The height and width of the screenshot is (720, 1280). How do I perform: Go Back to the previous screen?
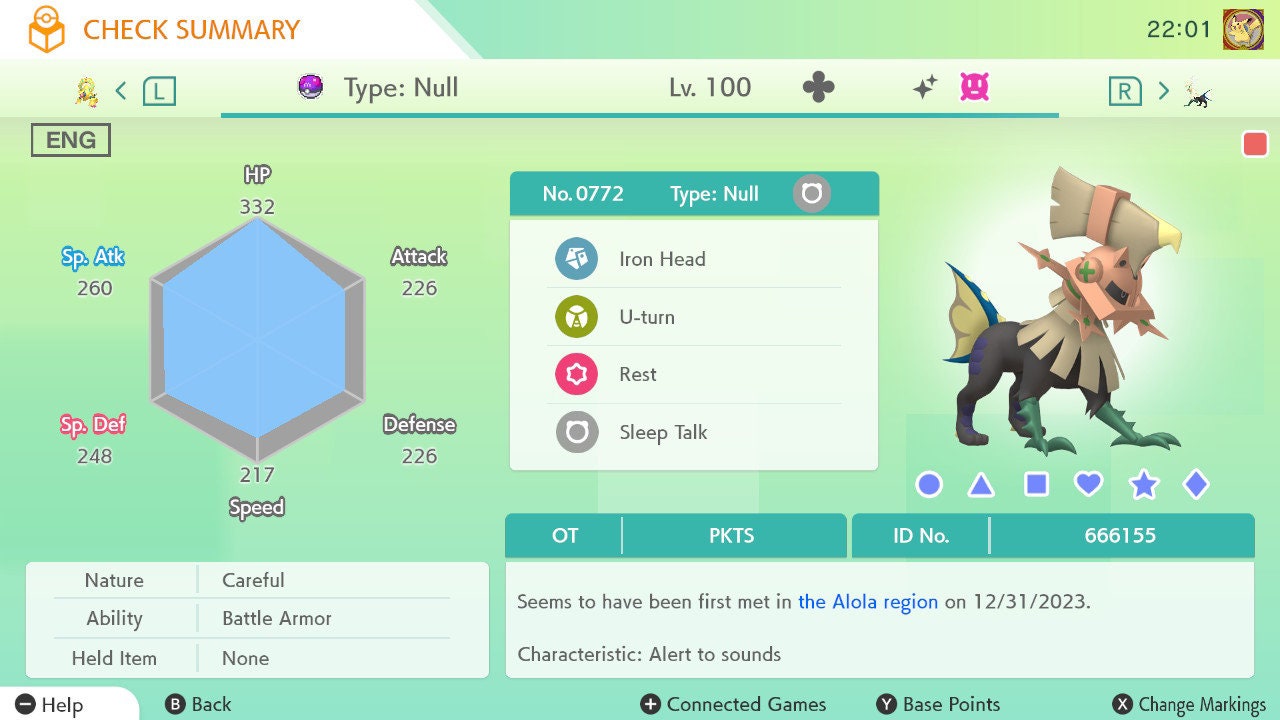coord(198,705)
